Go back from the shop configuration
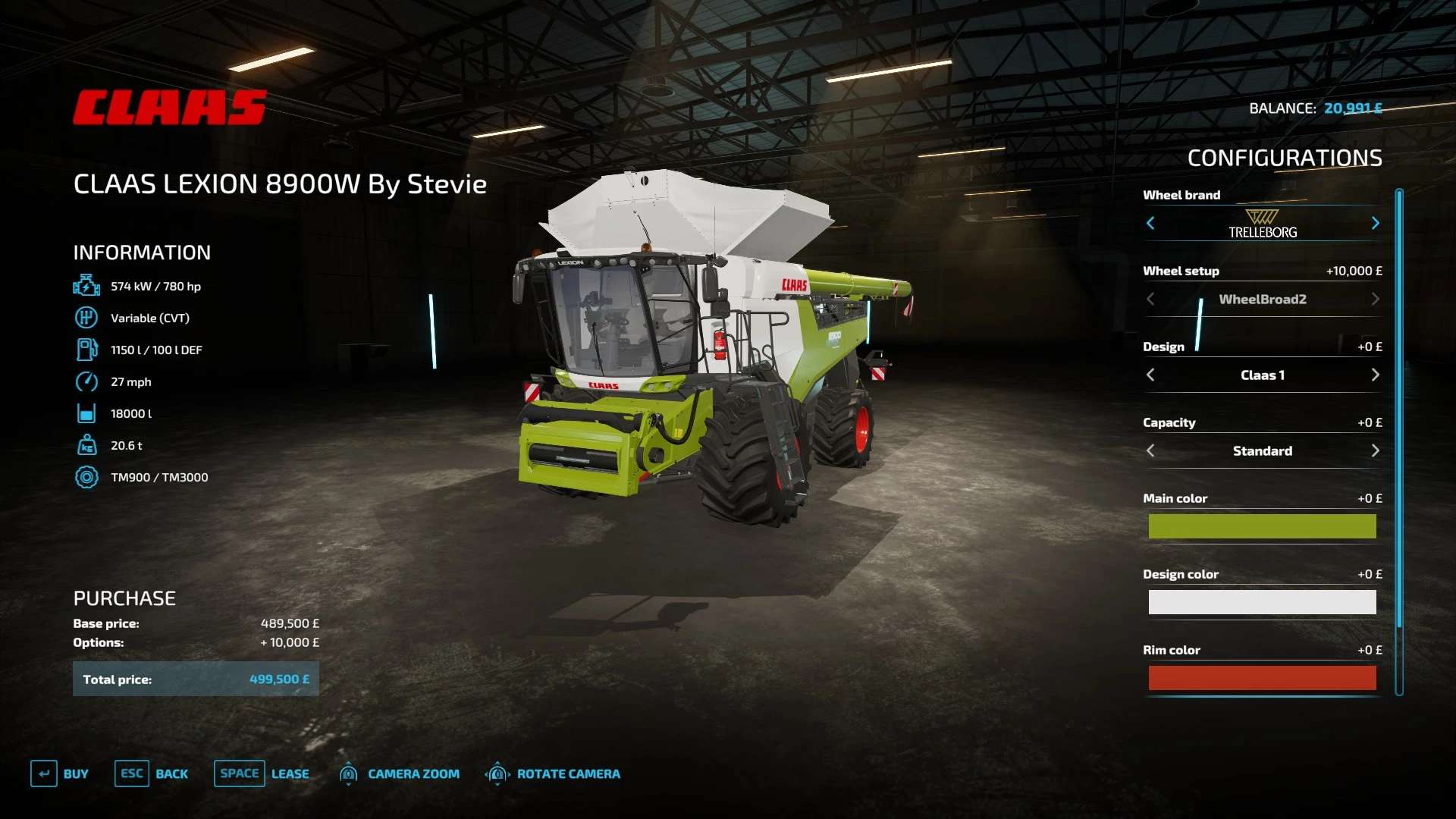The image size is (1456, 819). (x=152, y=773)
